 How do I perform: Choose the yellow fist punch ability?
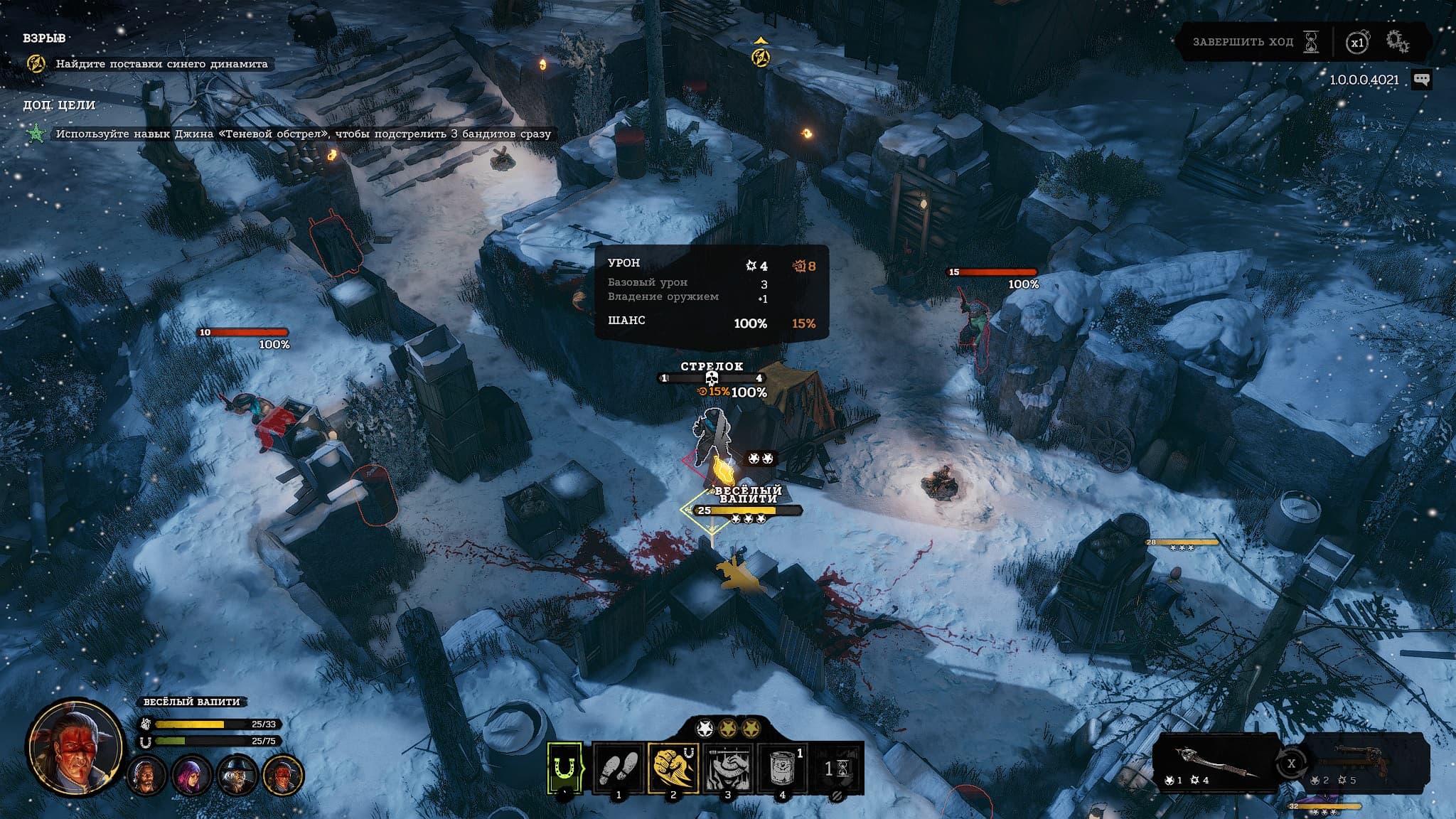coord(673,768)
